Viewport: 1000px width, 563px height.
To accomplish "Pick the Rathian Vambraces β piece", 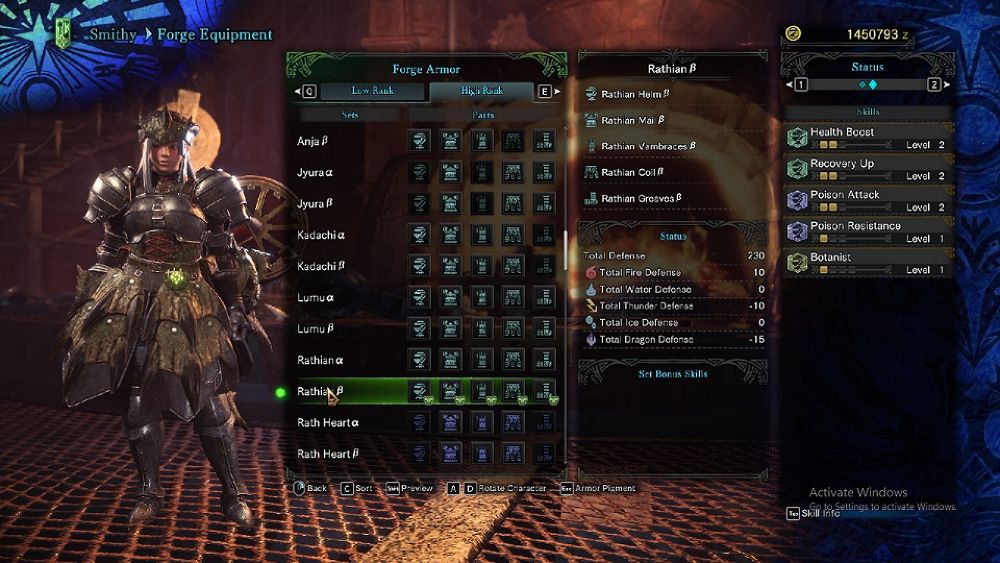I will click(x=647, y=147).
